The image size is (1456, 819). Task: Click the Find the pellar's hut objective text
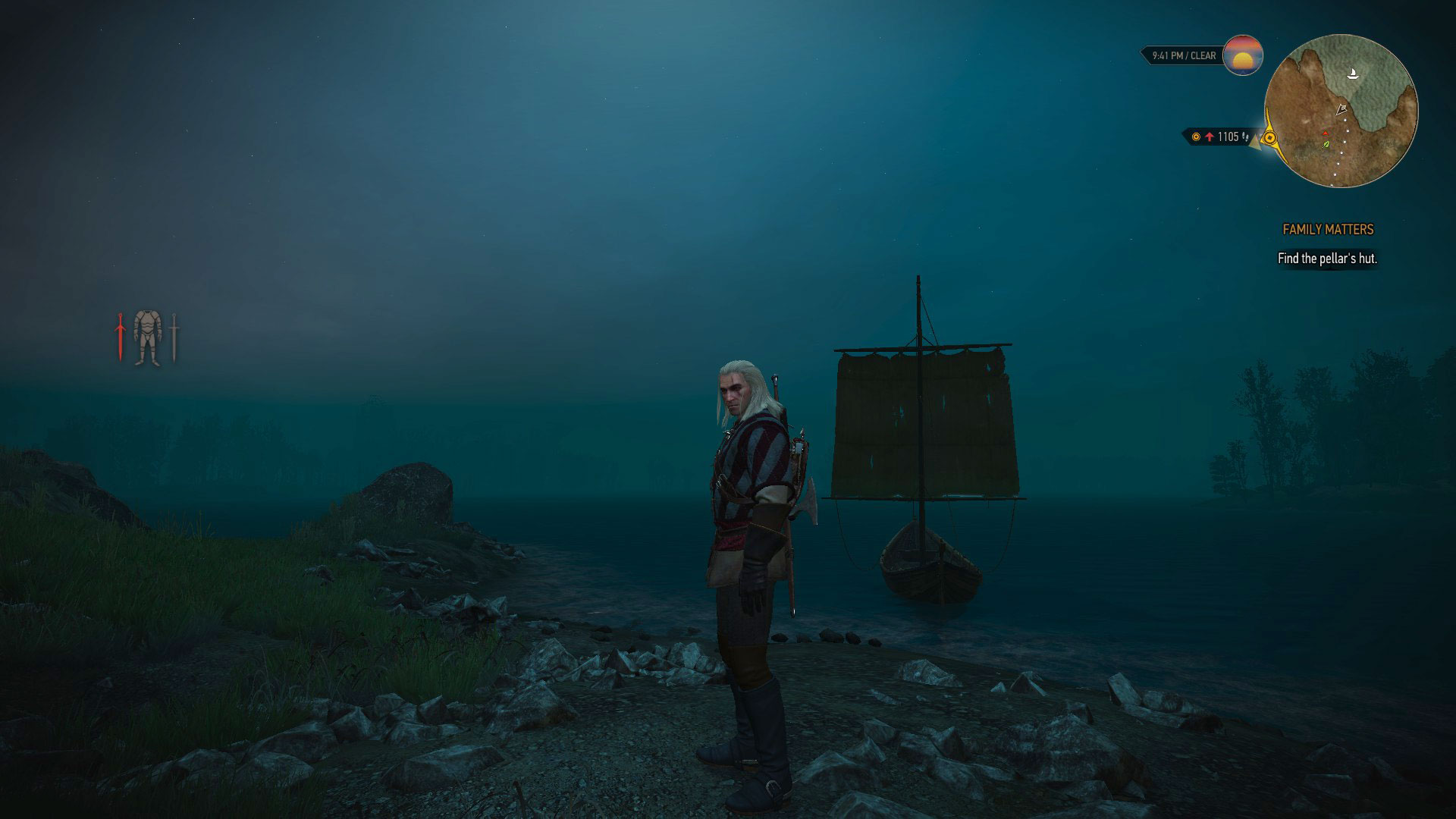tap(1328, 258)
